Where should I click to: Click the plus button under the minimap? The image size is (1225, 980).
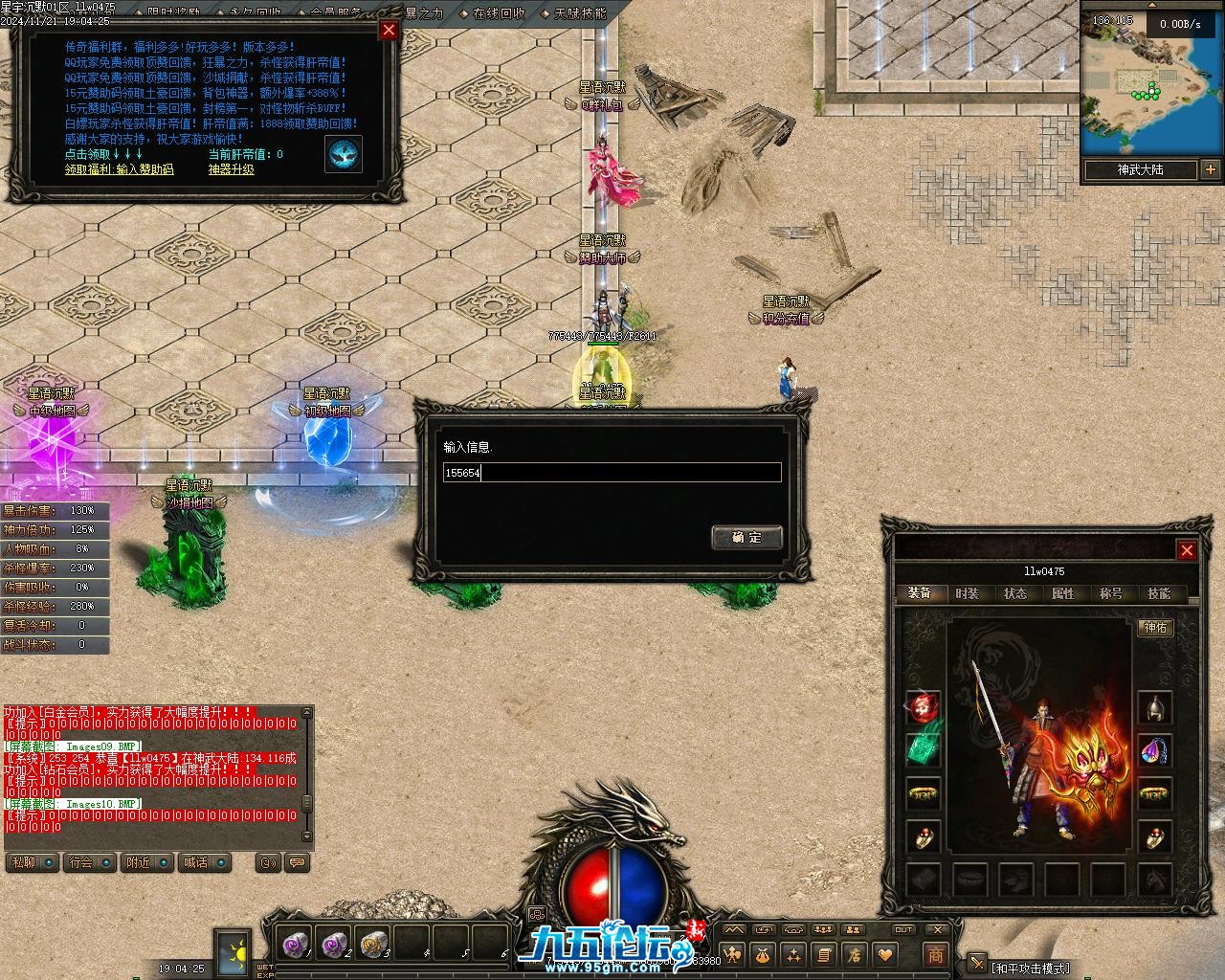(1211, 169)
